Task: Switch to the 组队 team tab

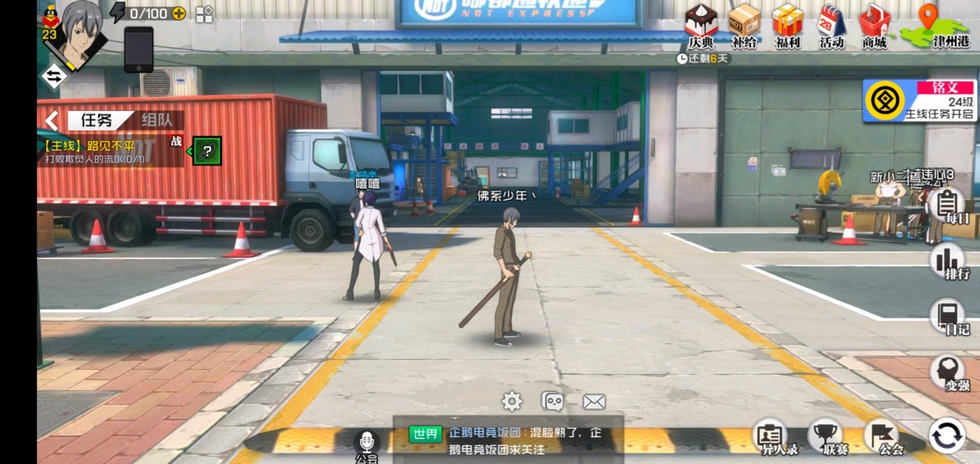Action: [156, 120]
